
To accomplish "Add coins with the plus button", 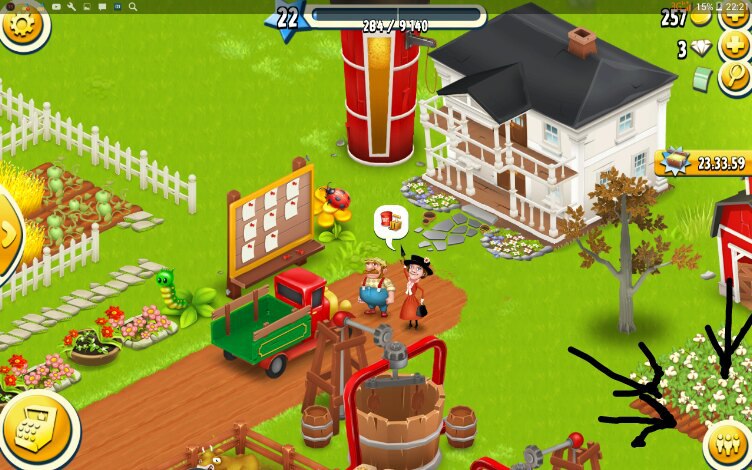I will click(735, 17).
